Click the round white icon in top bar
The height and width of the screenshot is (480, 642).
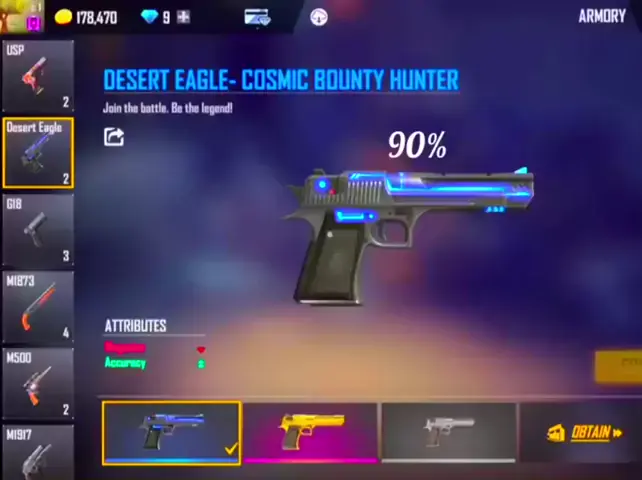(x=319, y=17)
